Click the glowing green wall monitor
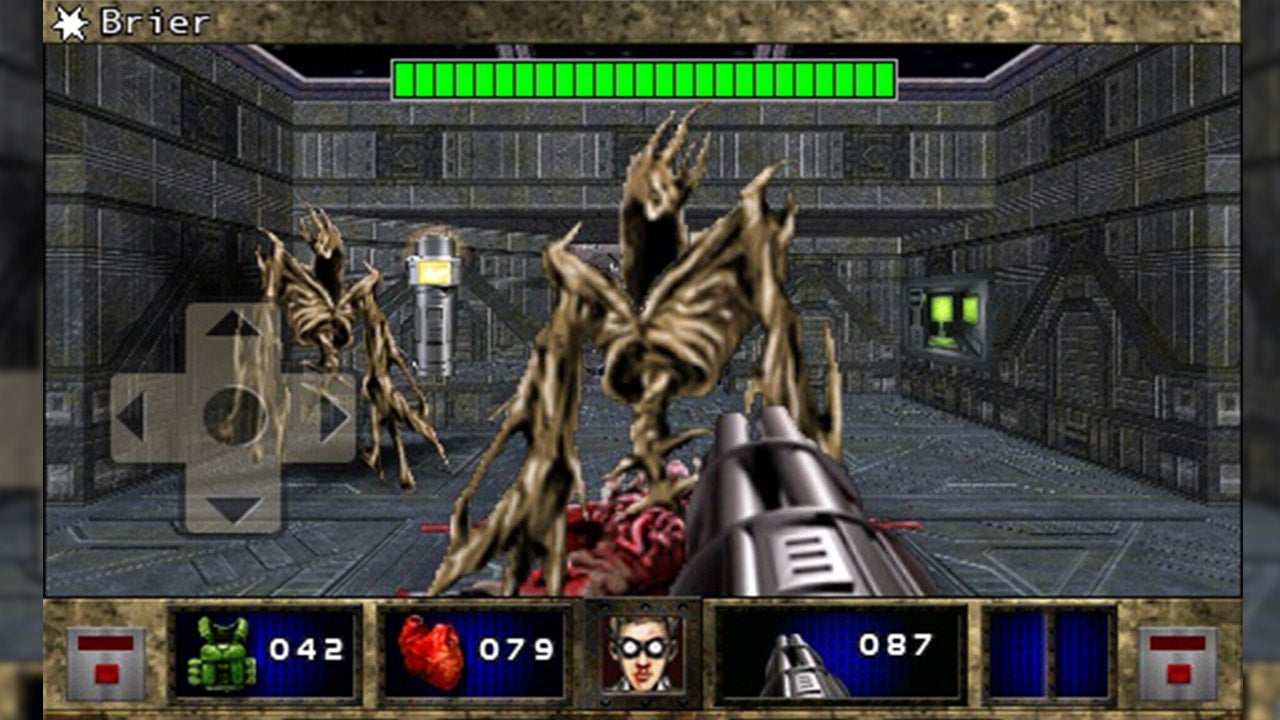 (x=944, y=312)
